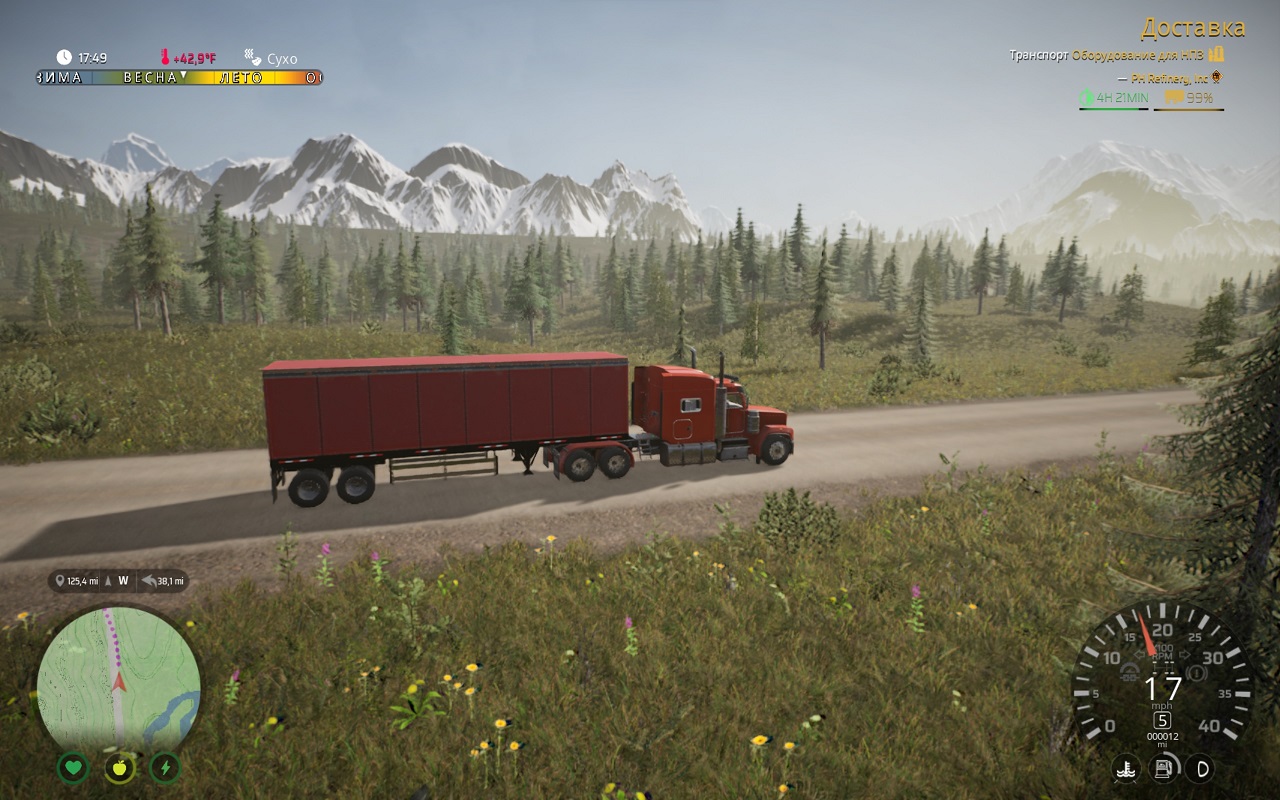Click the cargo icon beside Оборудование для НПЗ
This screenshot has width=1280, height=800.
pos(1218,55)
